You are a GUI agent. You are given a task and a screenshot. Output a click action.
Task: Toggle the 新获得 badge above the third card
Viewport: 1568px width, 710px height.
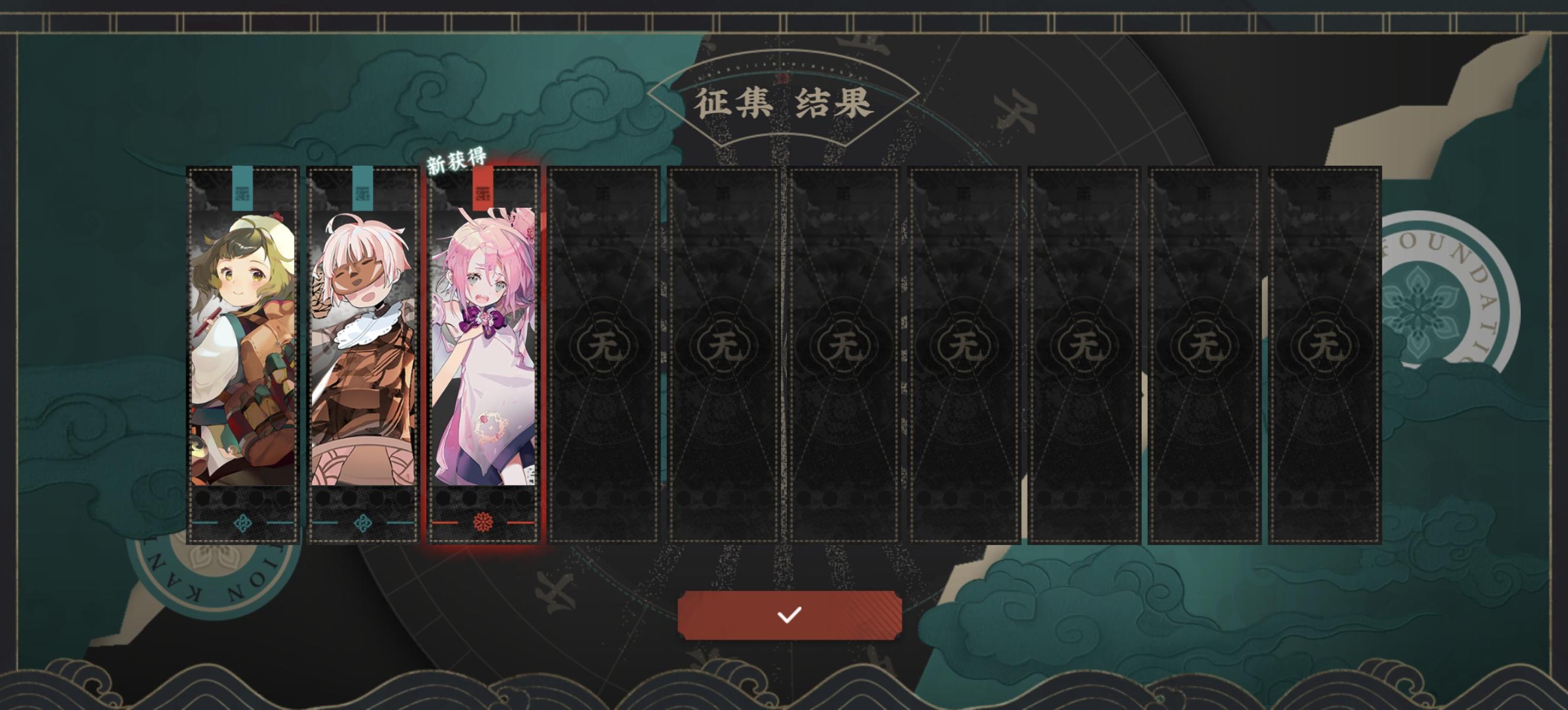point(456,162)
